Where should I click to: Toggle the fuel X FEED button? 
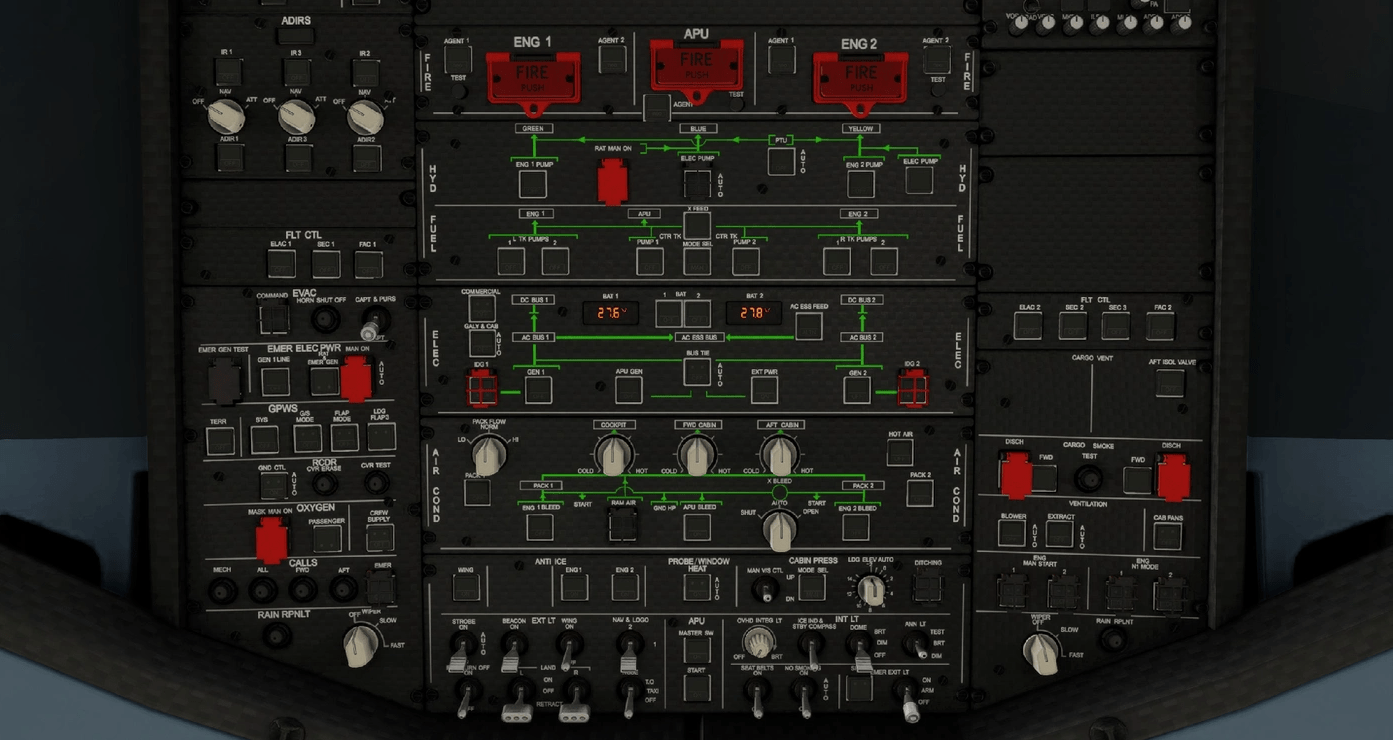pos(697,226)
